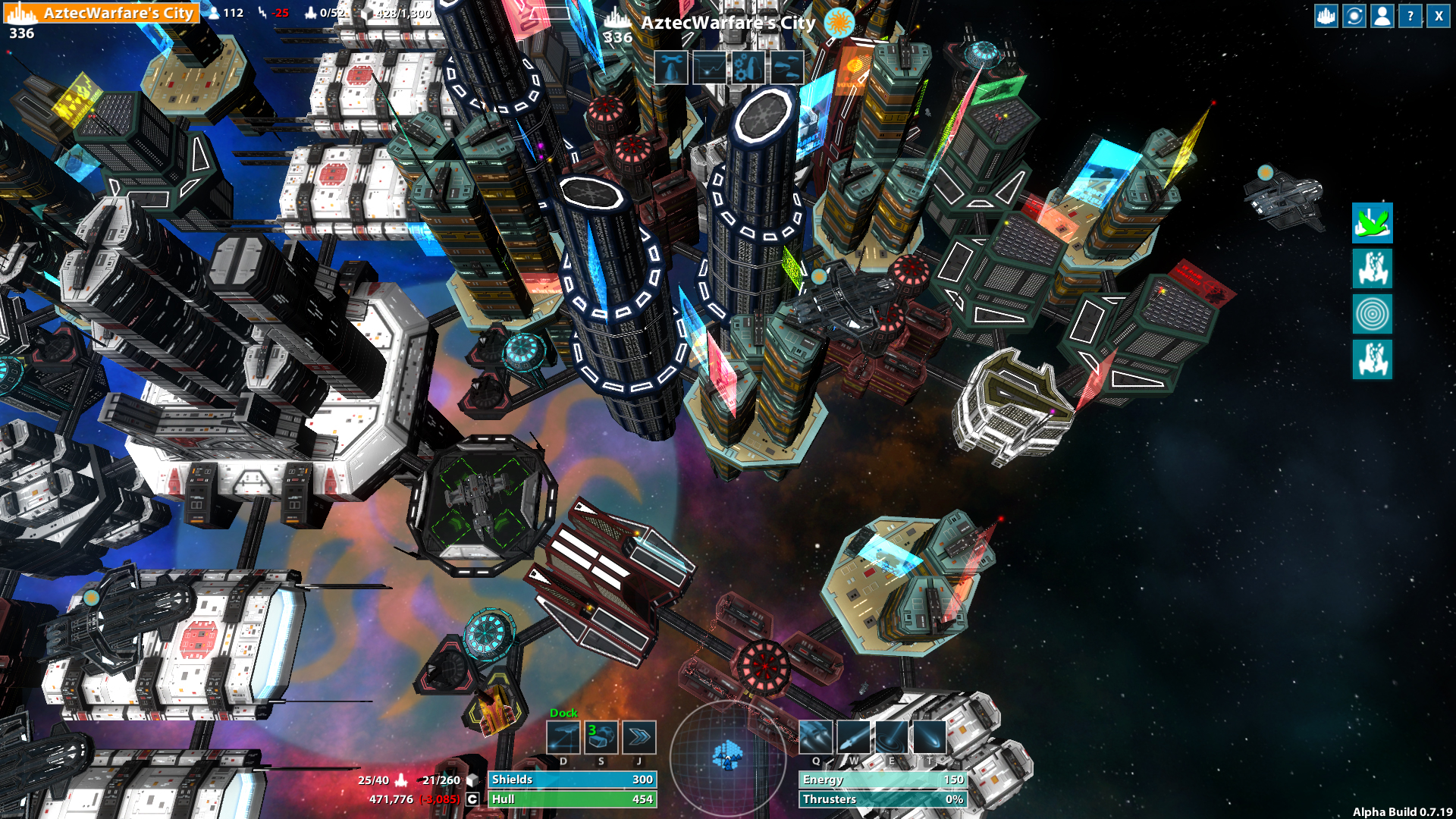Open the city fleet/ships panel icon
The width and height of the screenshot is (1456, 819).
pyautogui.click(x=786, y=67)
